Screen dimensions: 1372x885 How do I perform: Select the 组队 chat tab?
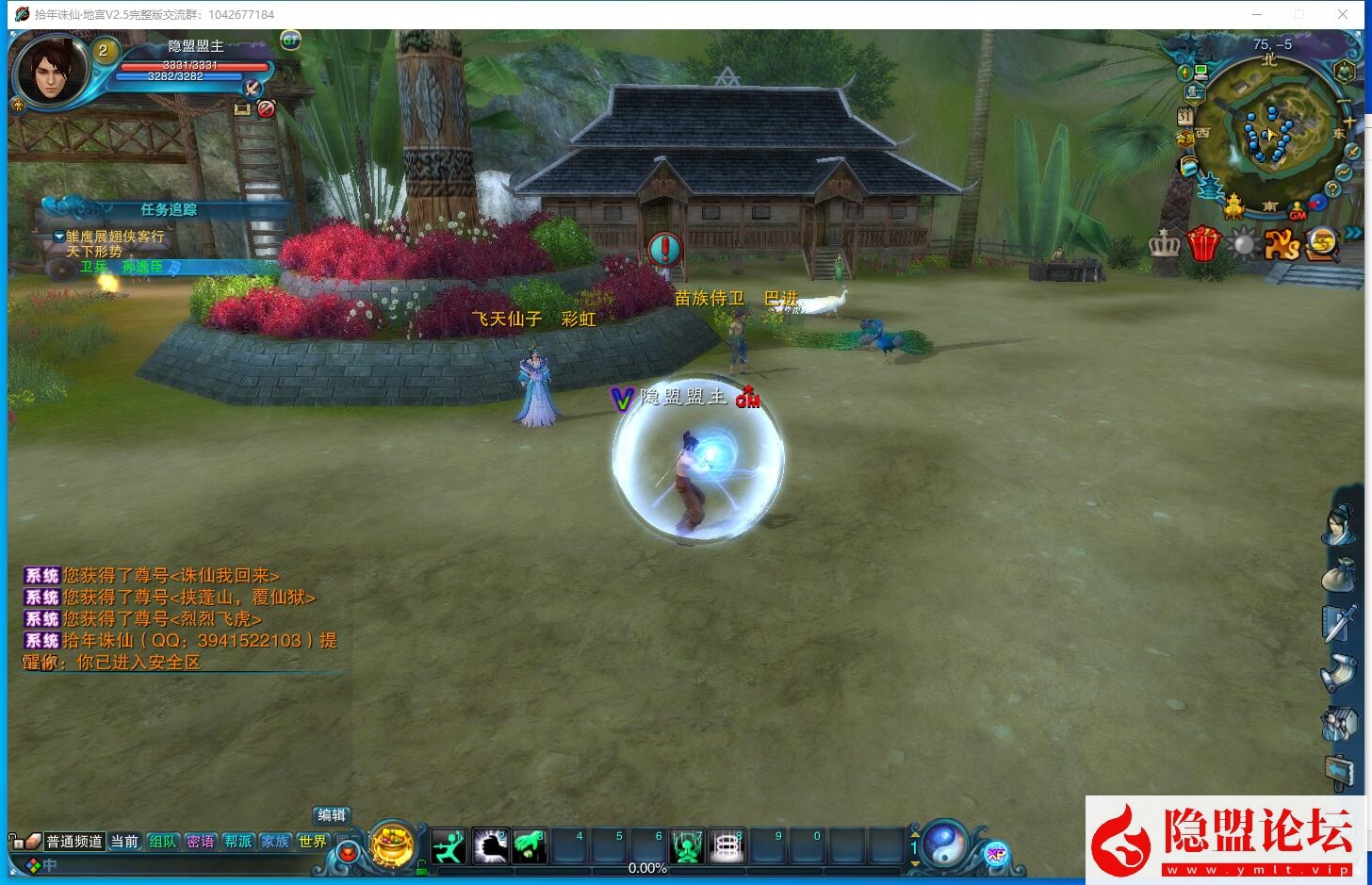click(x=162, y=842)
